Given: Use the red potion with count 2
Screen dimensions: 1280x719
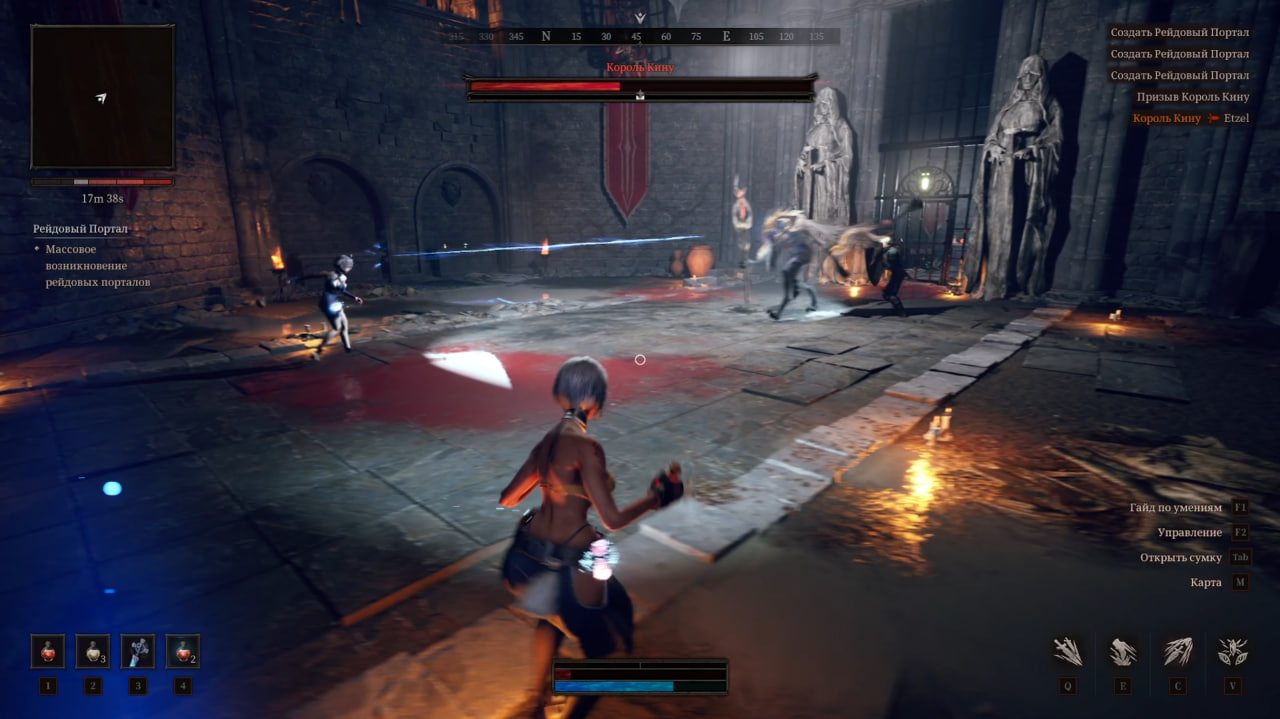Looking at the screenshot, I should [x=183, y=651].
